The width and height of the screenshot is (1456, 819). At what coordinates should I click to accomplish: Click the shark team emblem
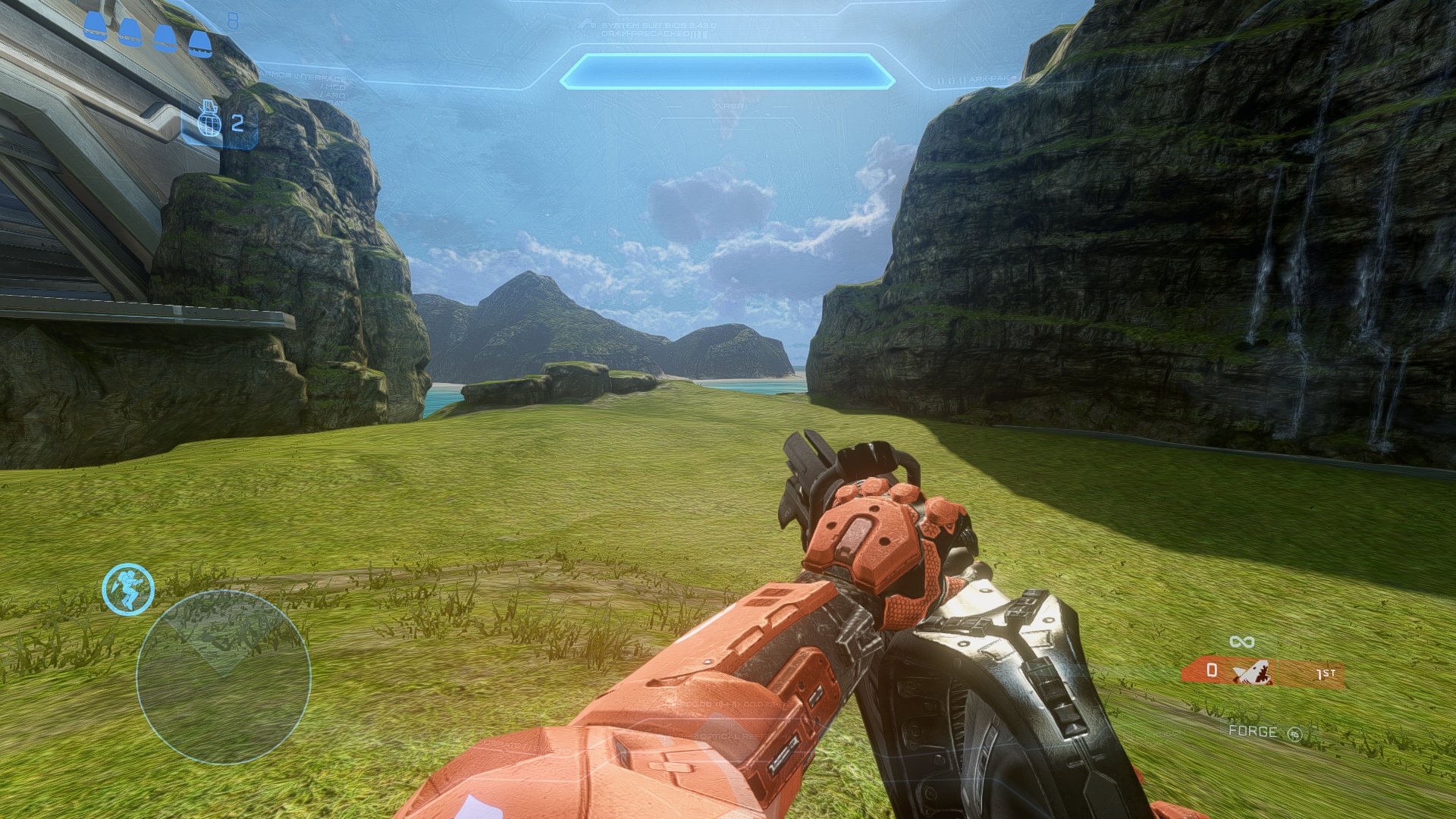(1252, 672)
